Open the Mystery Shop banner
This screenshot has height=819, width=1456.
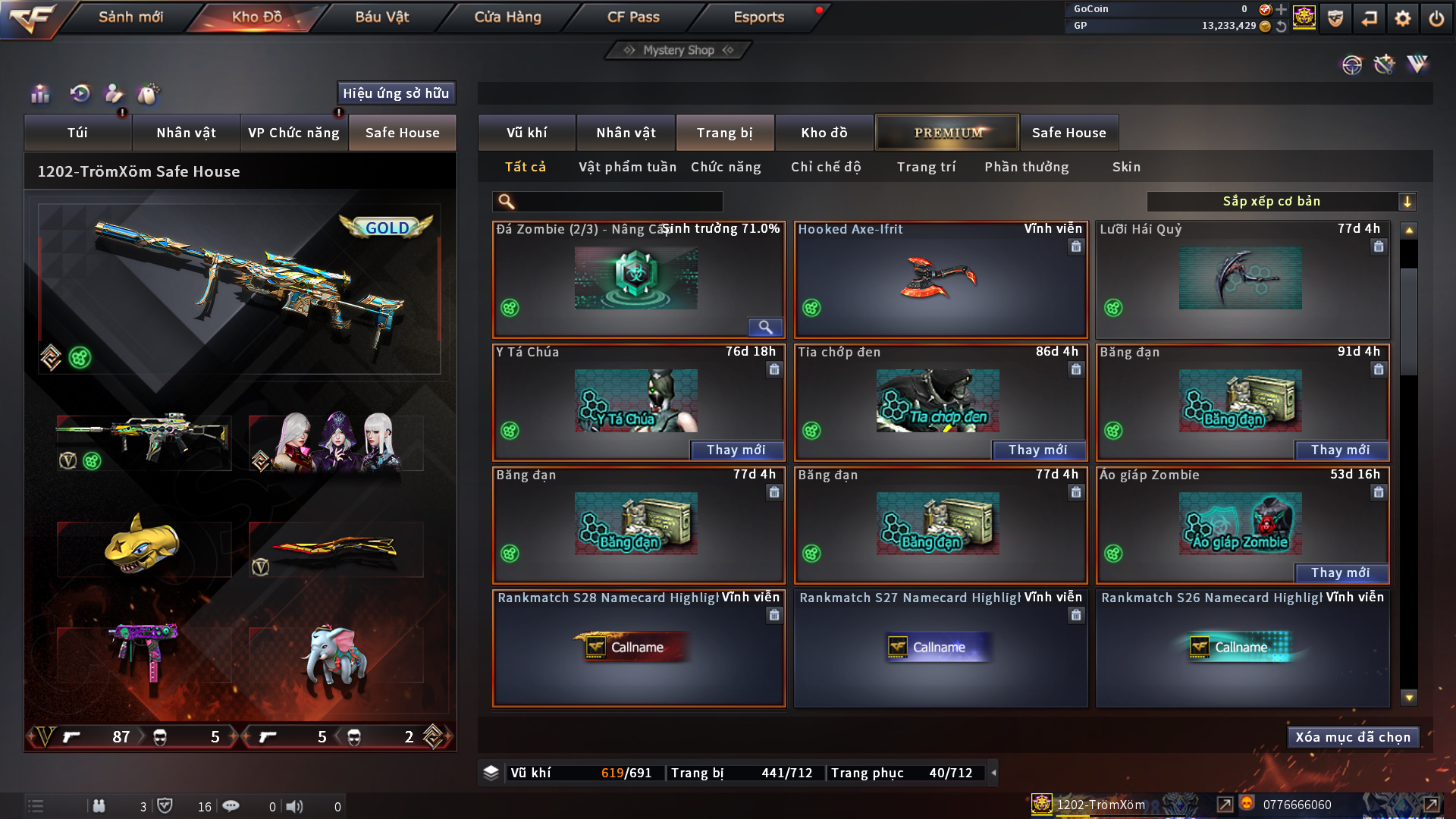tap(678, 50)
